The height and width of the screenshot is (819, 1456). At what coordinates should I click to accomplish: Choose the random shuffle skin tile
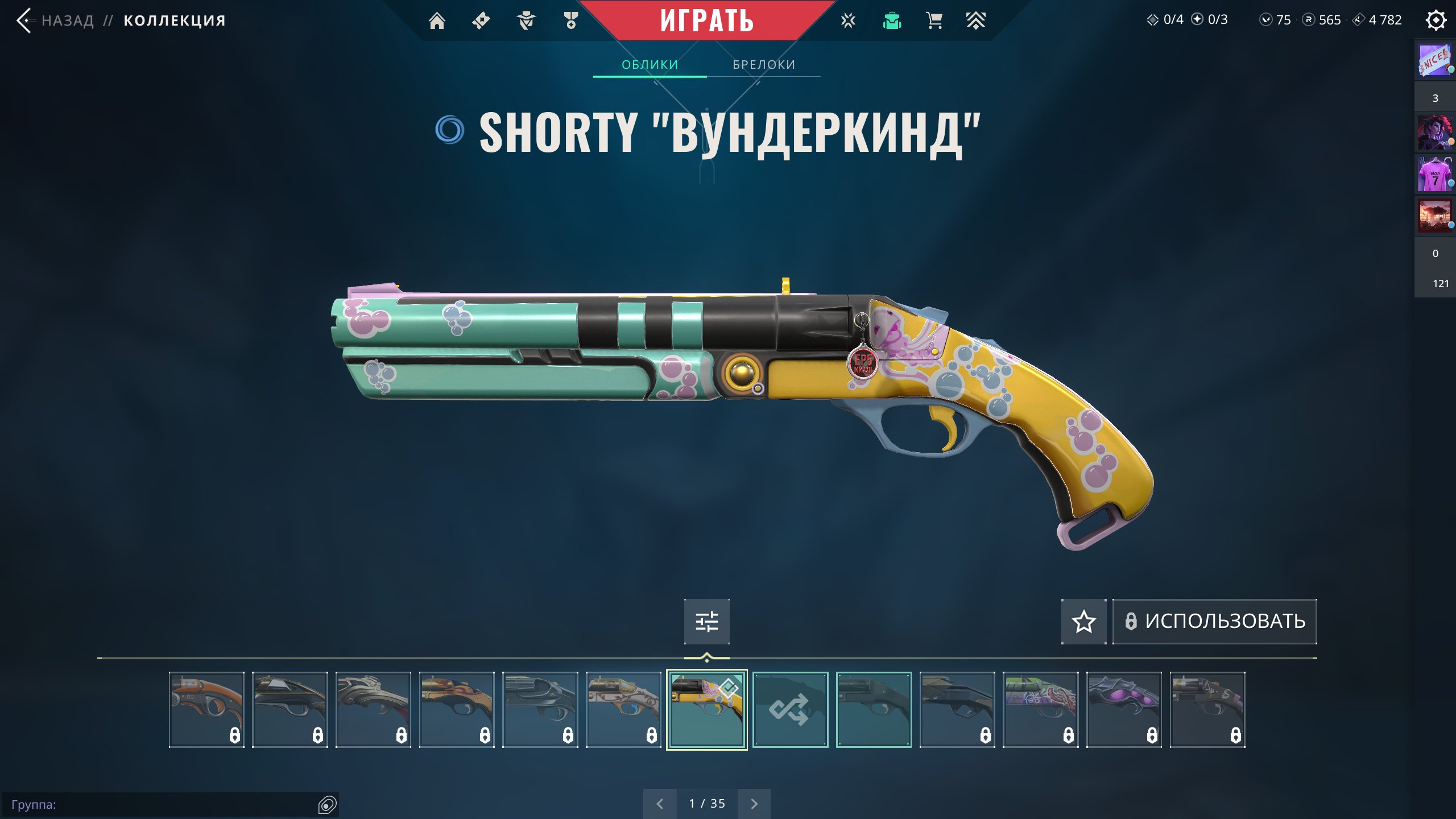click(x=790, y=709)
